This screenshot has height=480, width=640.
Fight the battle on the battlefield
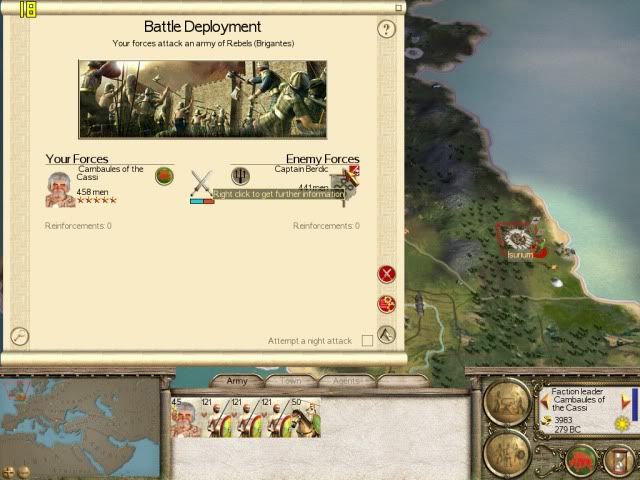pos(387,335)
